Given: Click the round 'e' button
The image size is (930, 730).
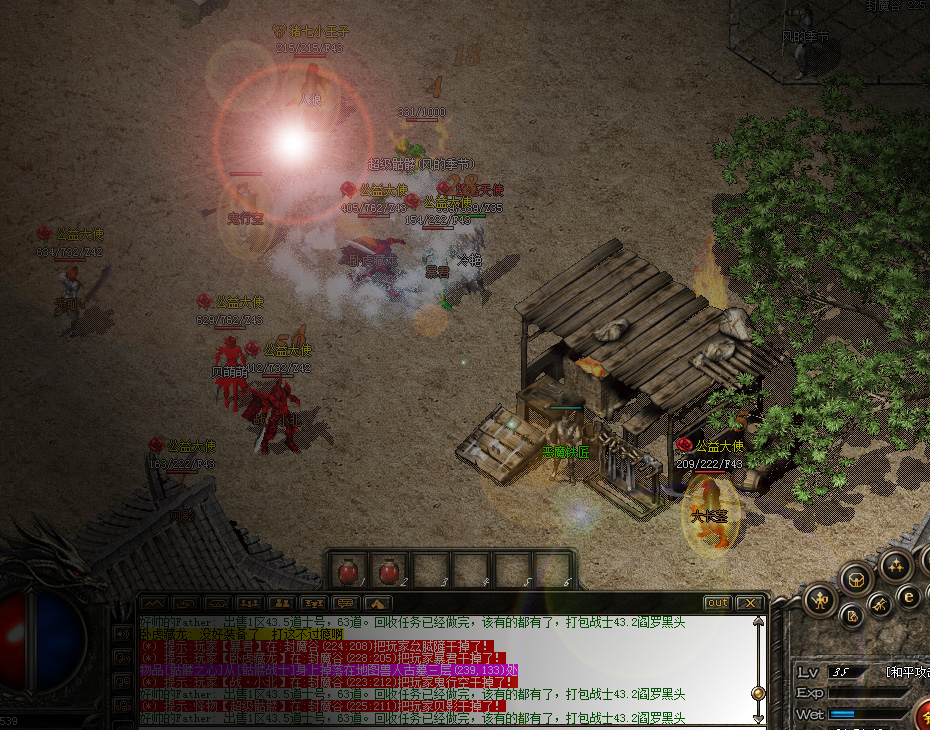Looking at the screenshot, I should pos(909,597).
